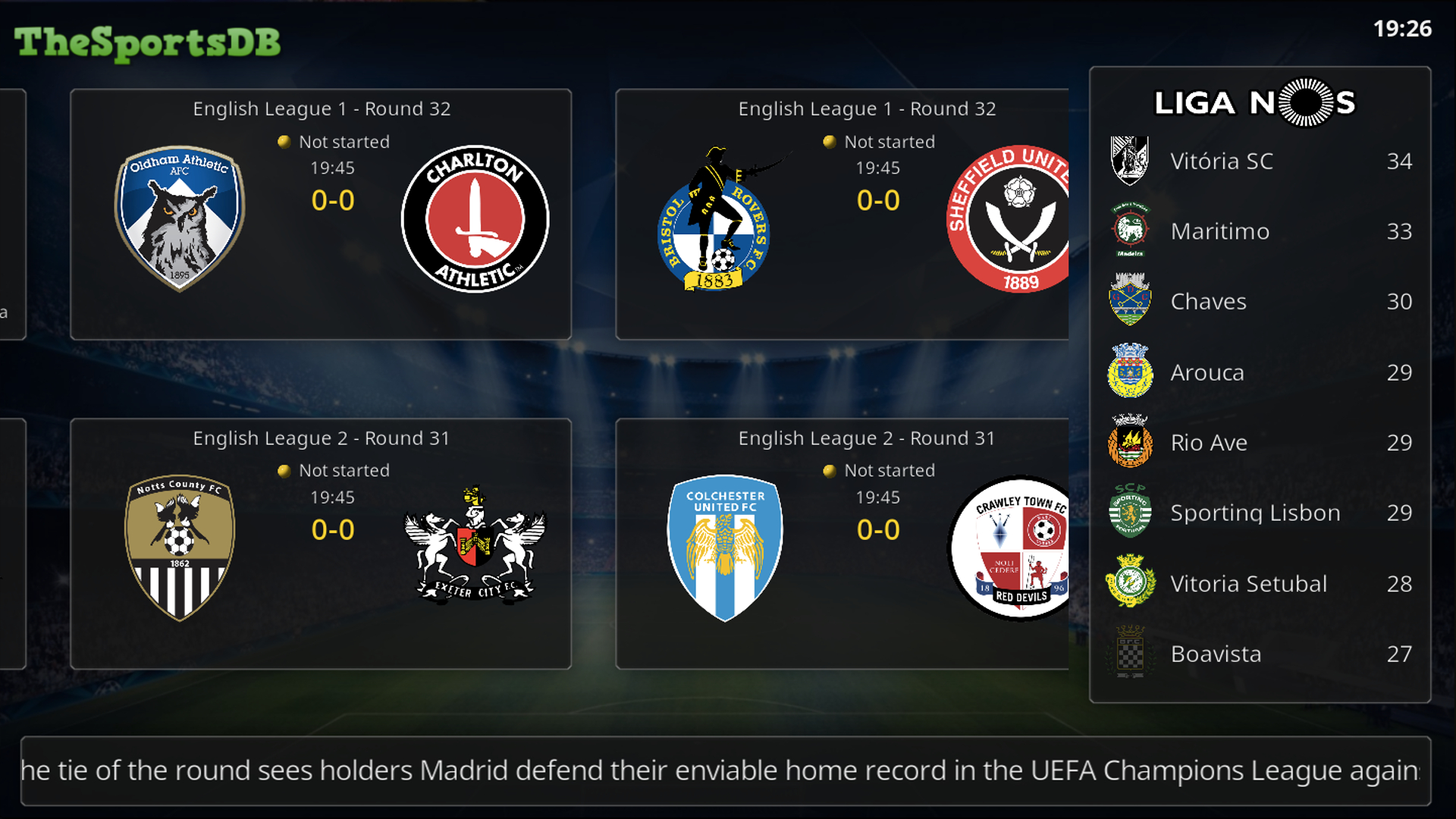The height and width of the screenshot is (819, 1456).
Task: Select the Colchester United eagle badge
Action: click(725, 548)
